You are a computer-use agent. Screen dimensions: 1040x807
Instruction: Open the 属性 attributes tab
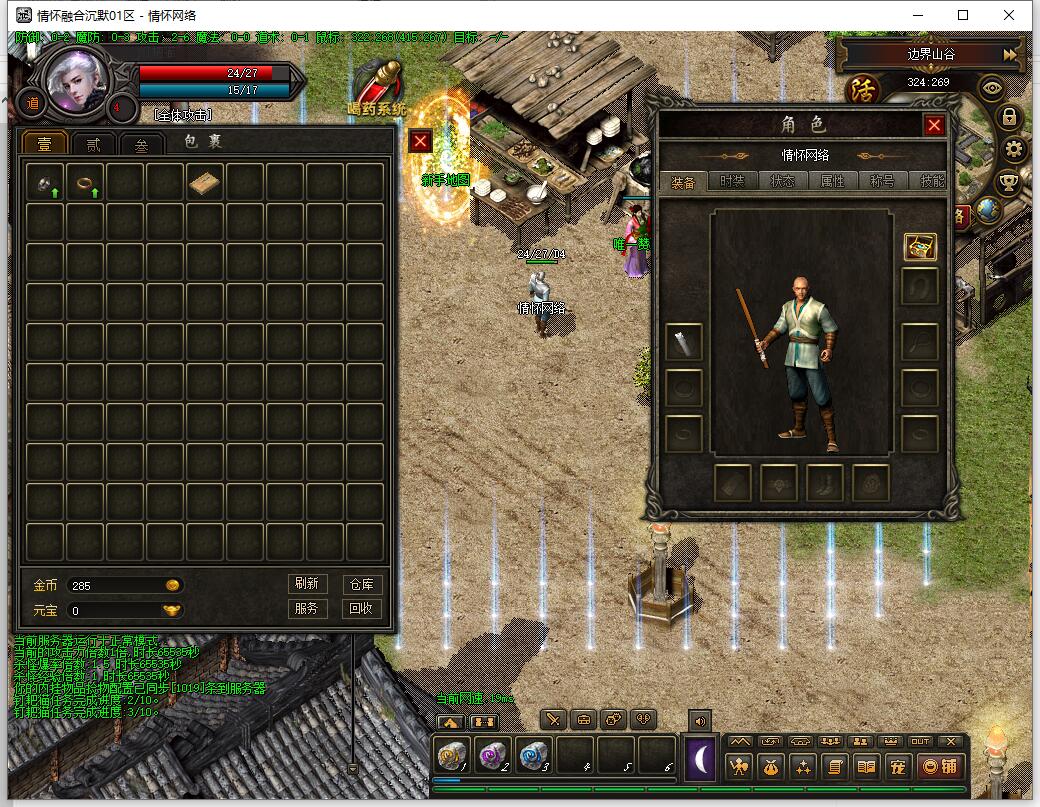[832, 181]
